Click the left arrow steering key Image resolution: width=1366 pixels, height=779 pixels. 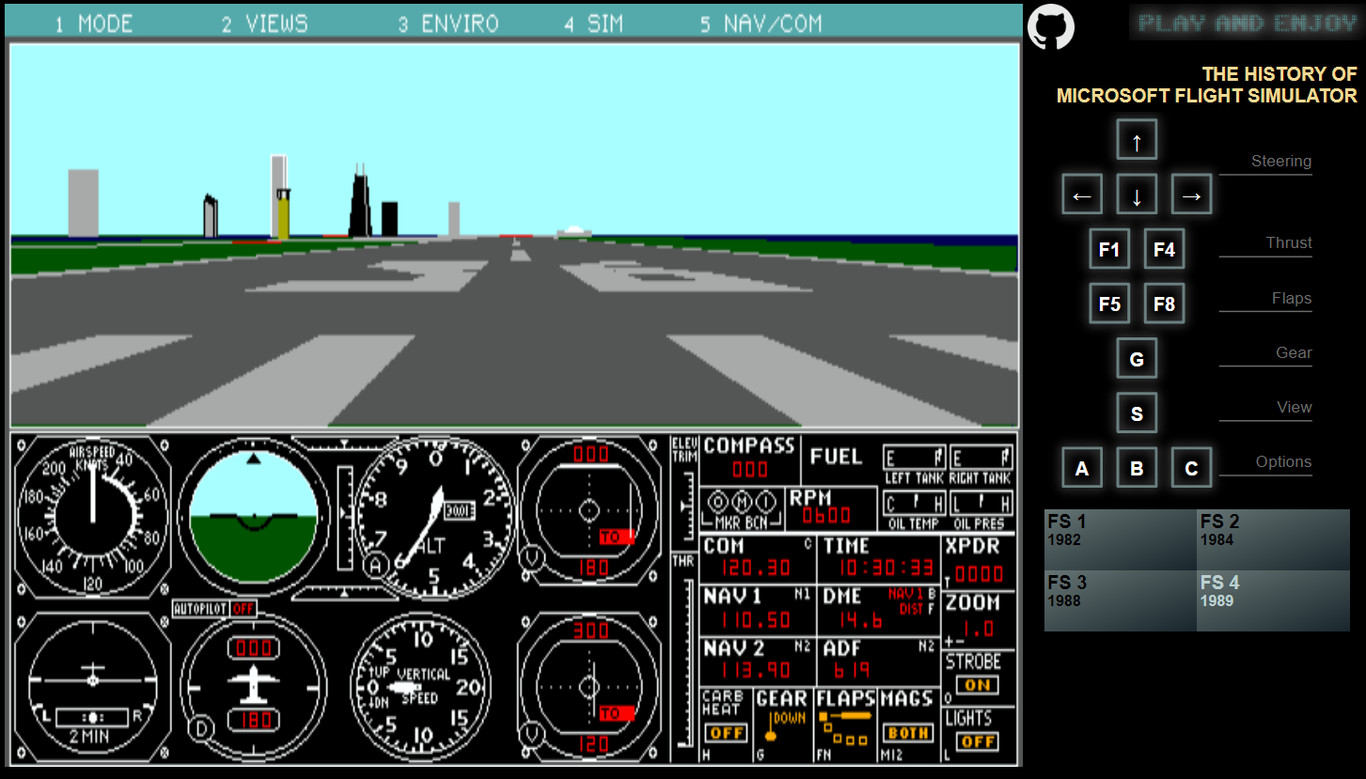[x=1082, y=195]
